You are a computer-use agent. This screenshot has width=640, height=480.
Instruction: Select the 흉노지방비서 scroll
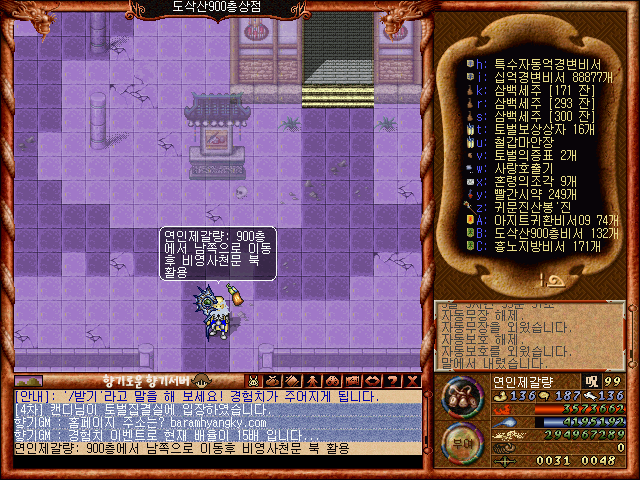530,246
